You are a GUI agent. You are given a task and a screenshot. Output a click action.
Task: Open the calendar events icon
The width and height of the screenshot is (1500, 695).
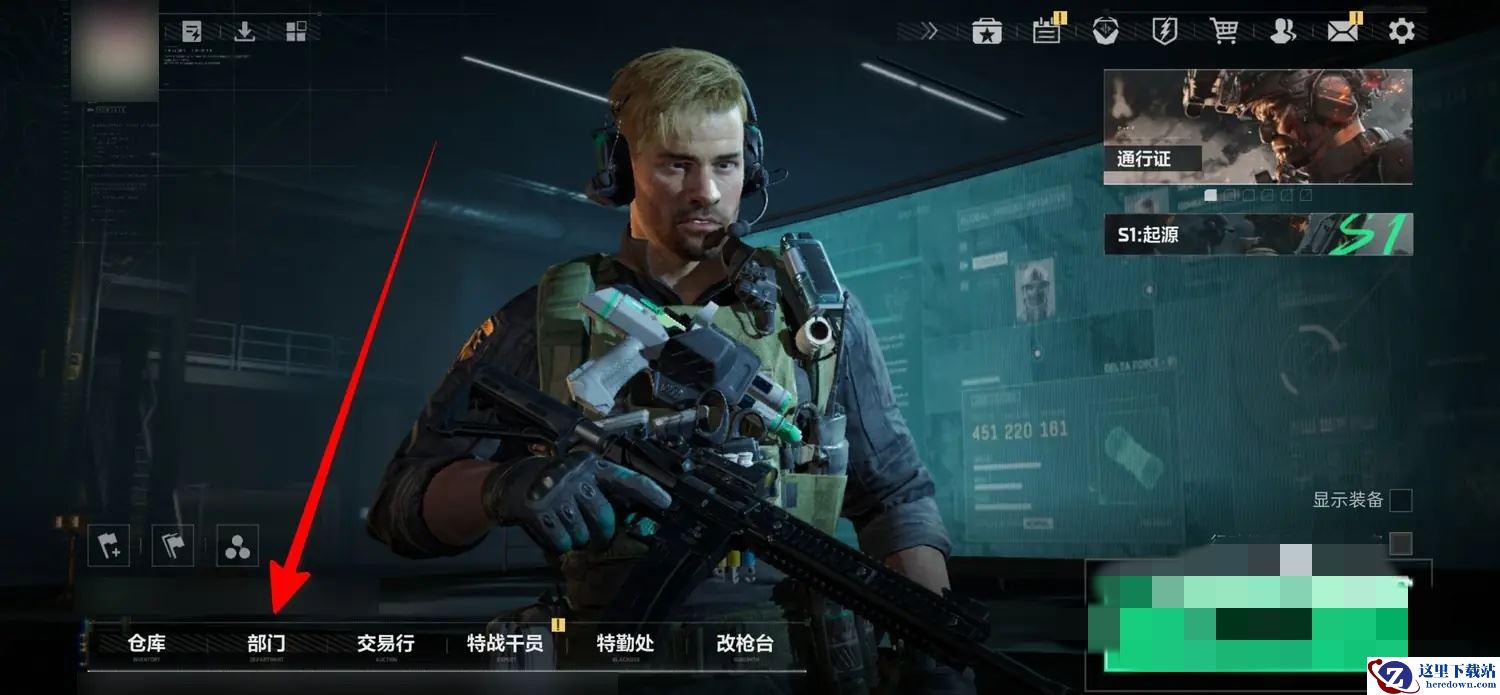[1047, 31]
